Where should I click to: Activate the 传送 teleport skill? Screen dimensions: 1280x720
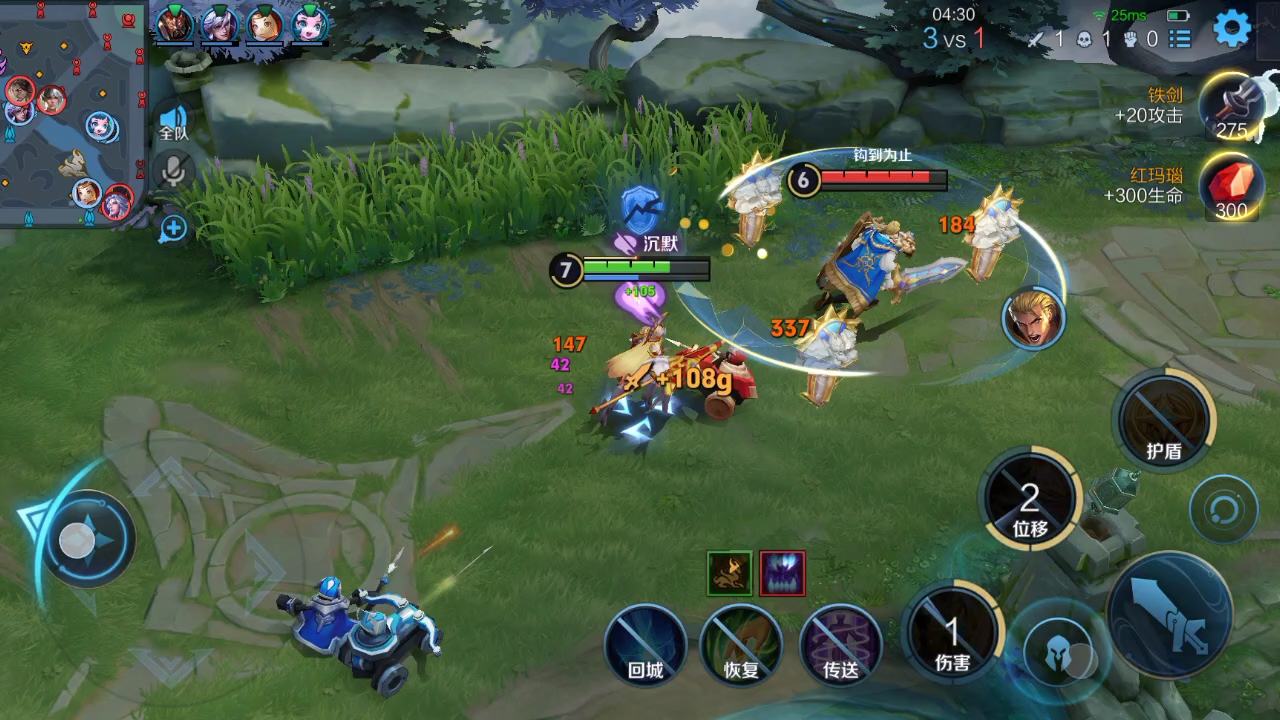tap(841, 645)
